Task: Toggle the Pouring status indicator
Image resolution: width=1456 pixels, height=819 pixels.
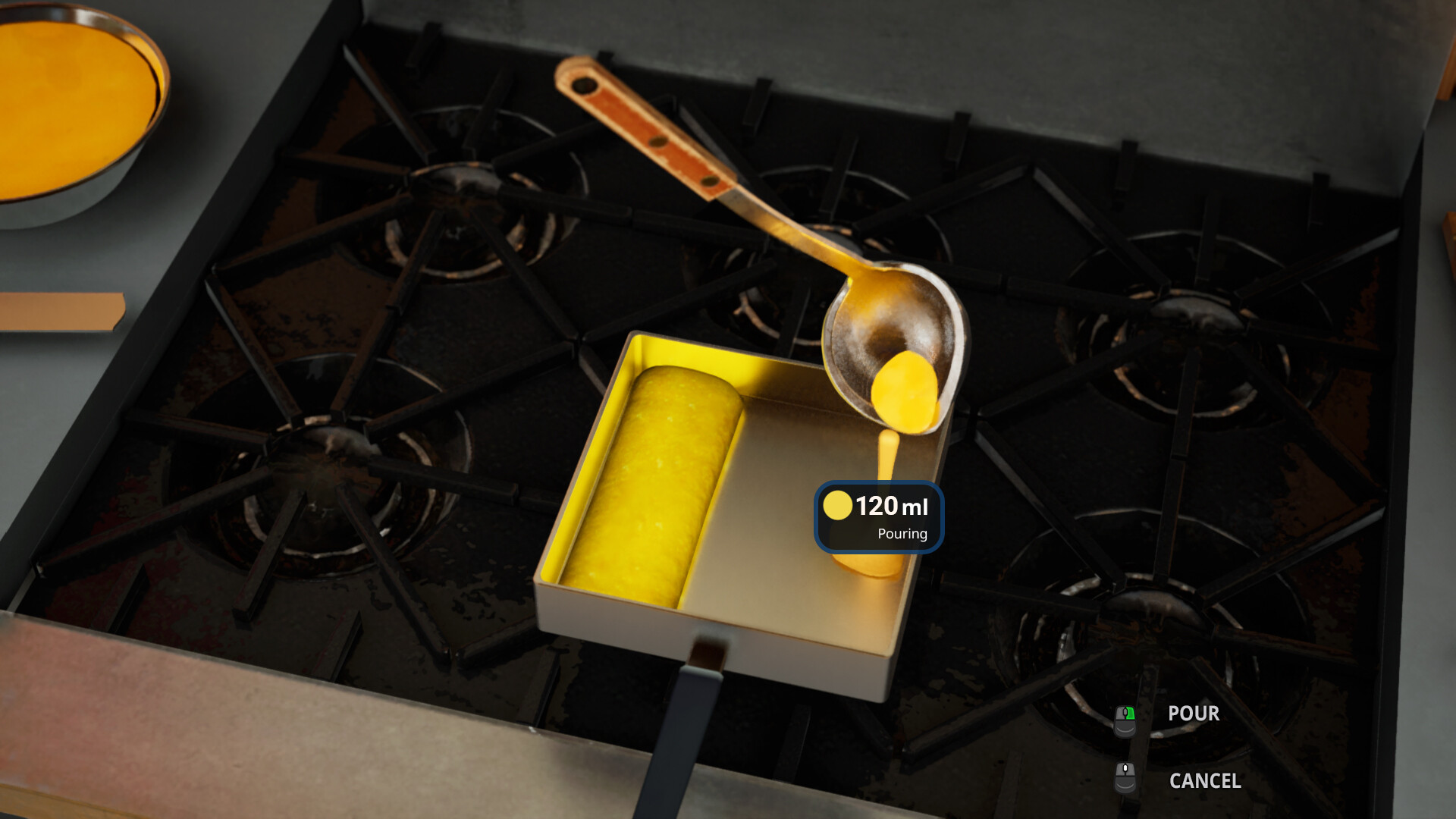Action: pyautogui.click(x=902, y=534)
